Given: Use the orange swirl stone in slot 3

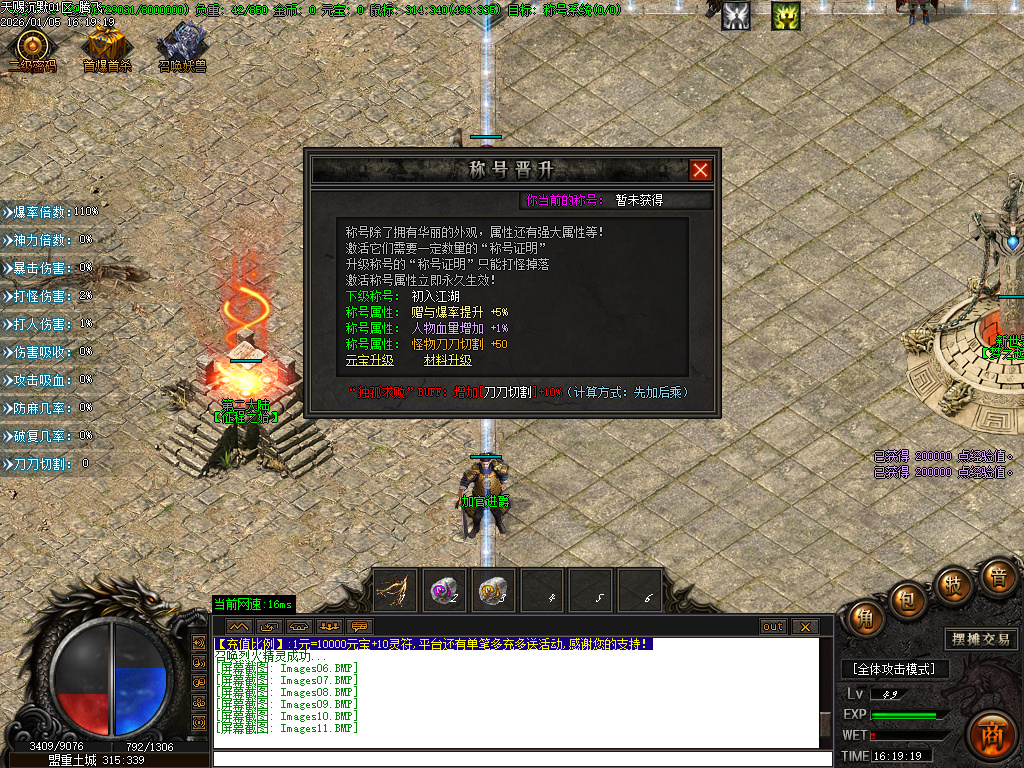Looking at the screenshot, I should tap(492, 590).
